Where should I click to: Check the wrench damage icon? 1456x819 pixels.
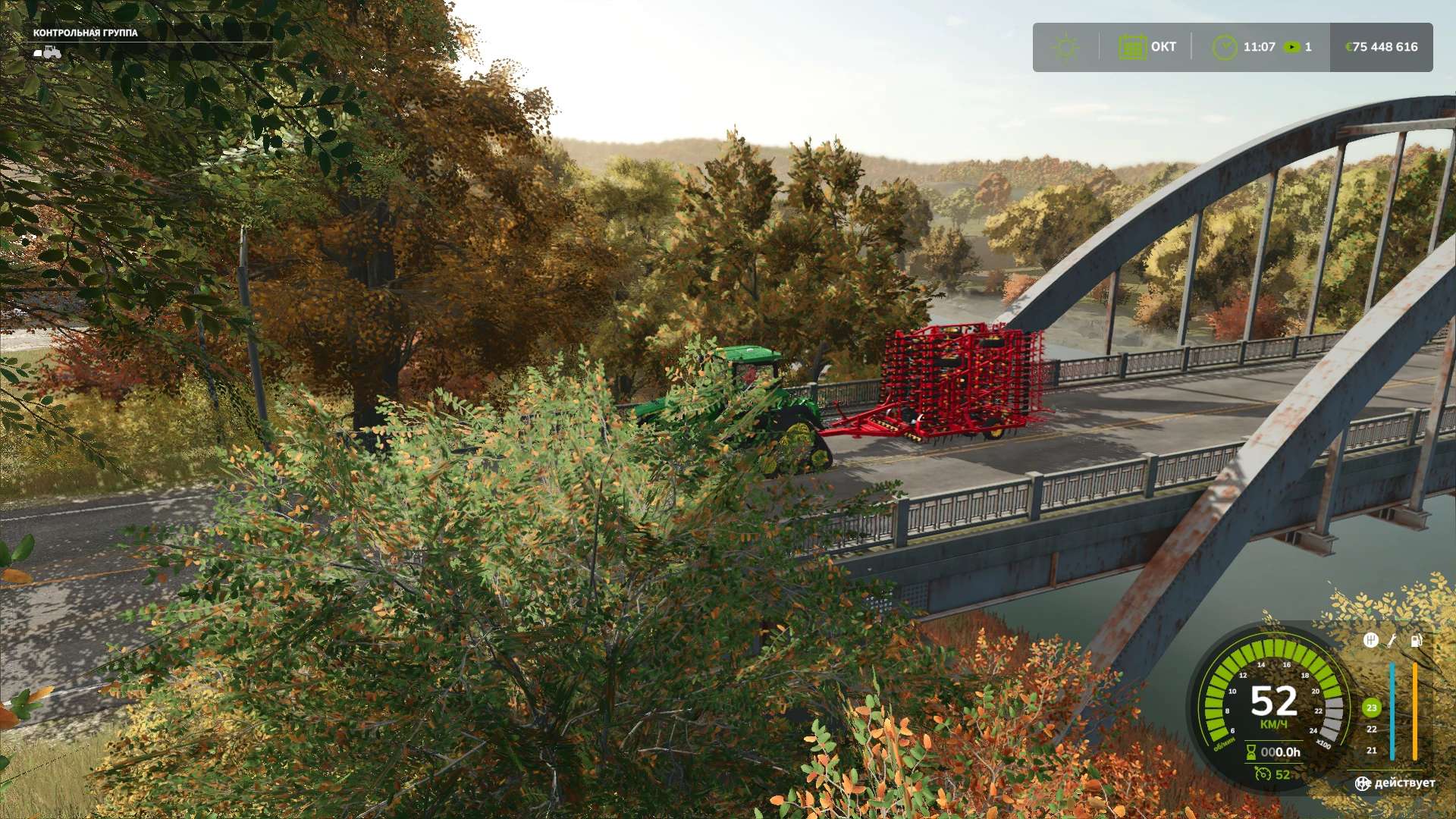pos(1392,640)
